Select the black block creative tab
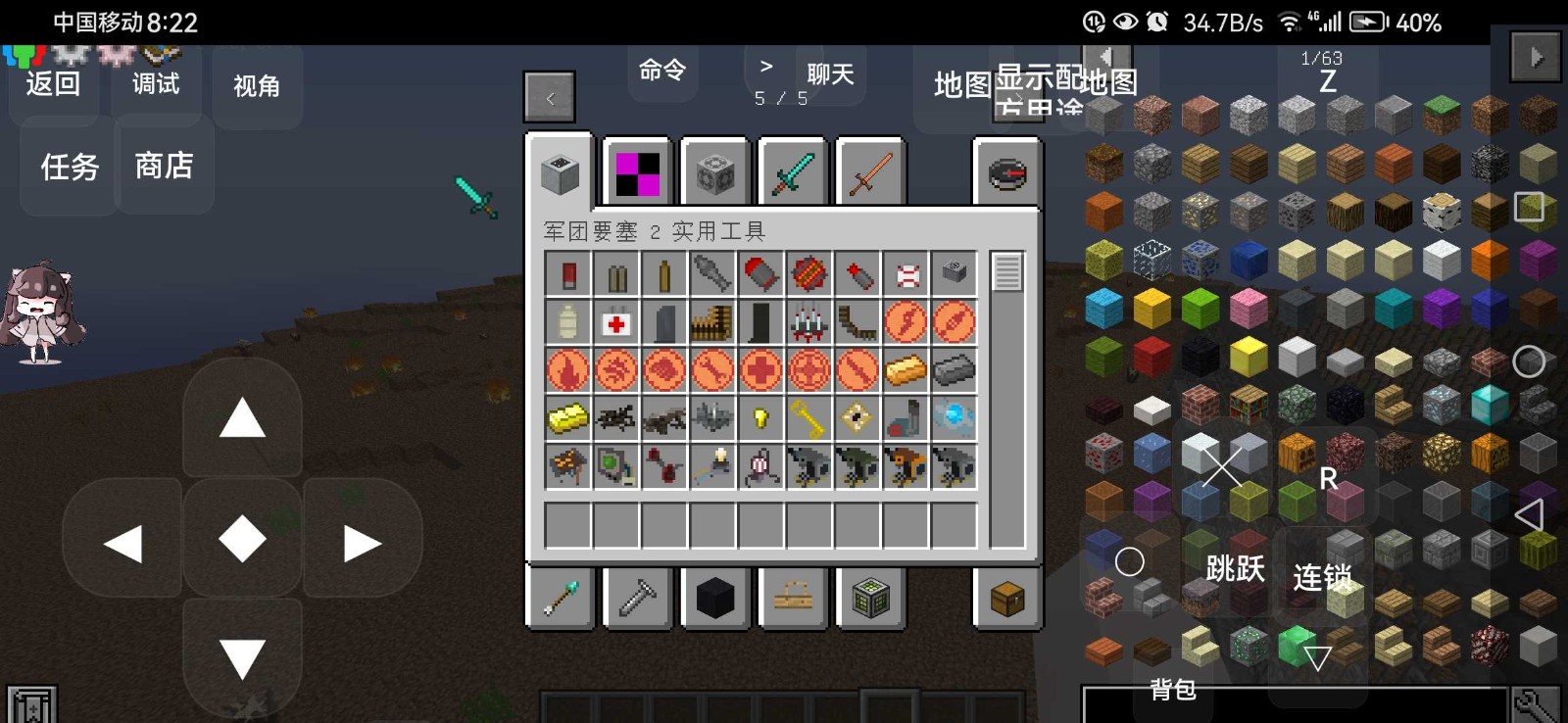 coord(714,598)
